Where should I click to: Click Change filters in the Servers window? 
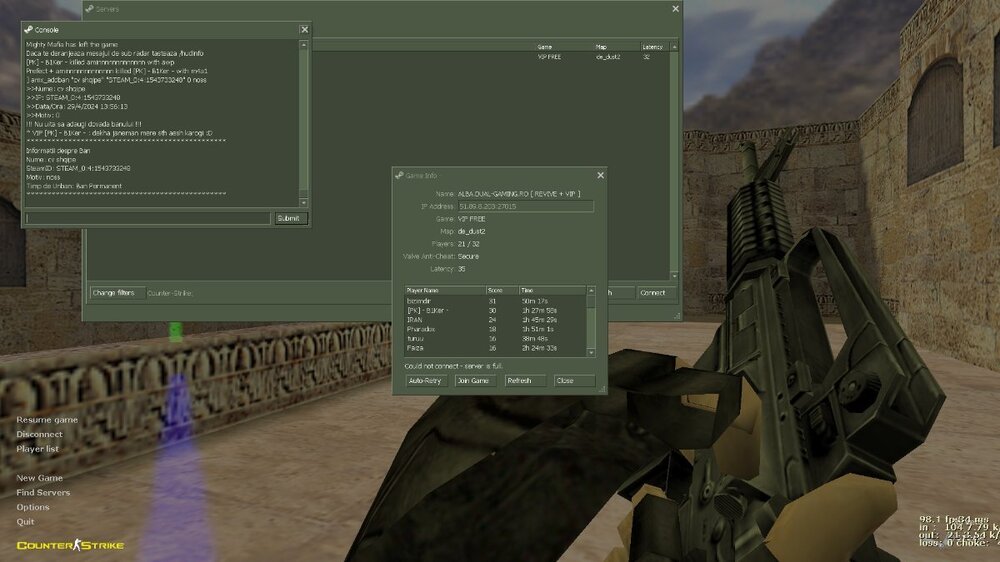point(113,293)
